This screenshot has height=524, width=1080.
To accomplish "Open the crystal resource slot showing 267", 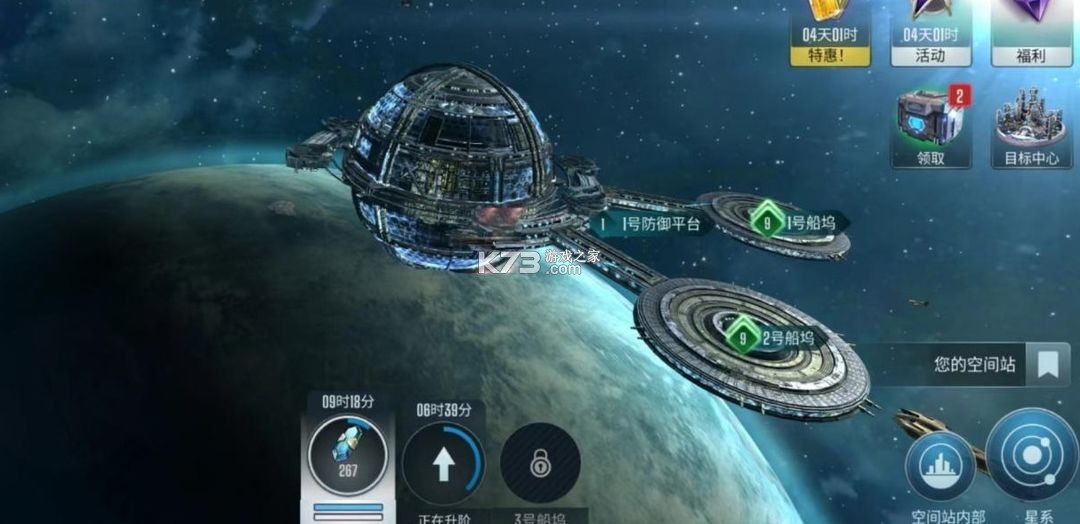I will pyautogui.click(x=347, y=462).
